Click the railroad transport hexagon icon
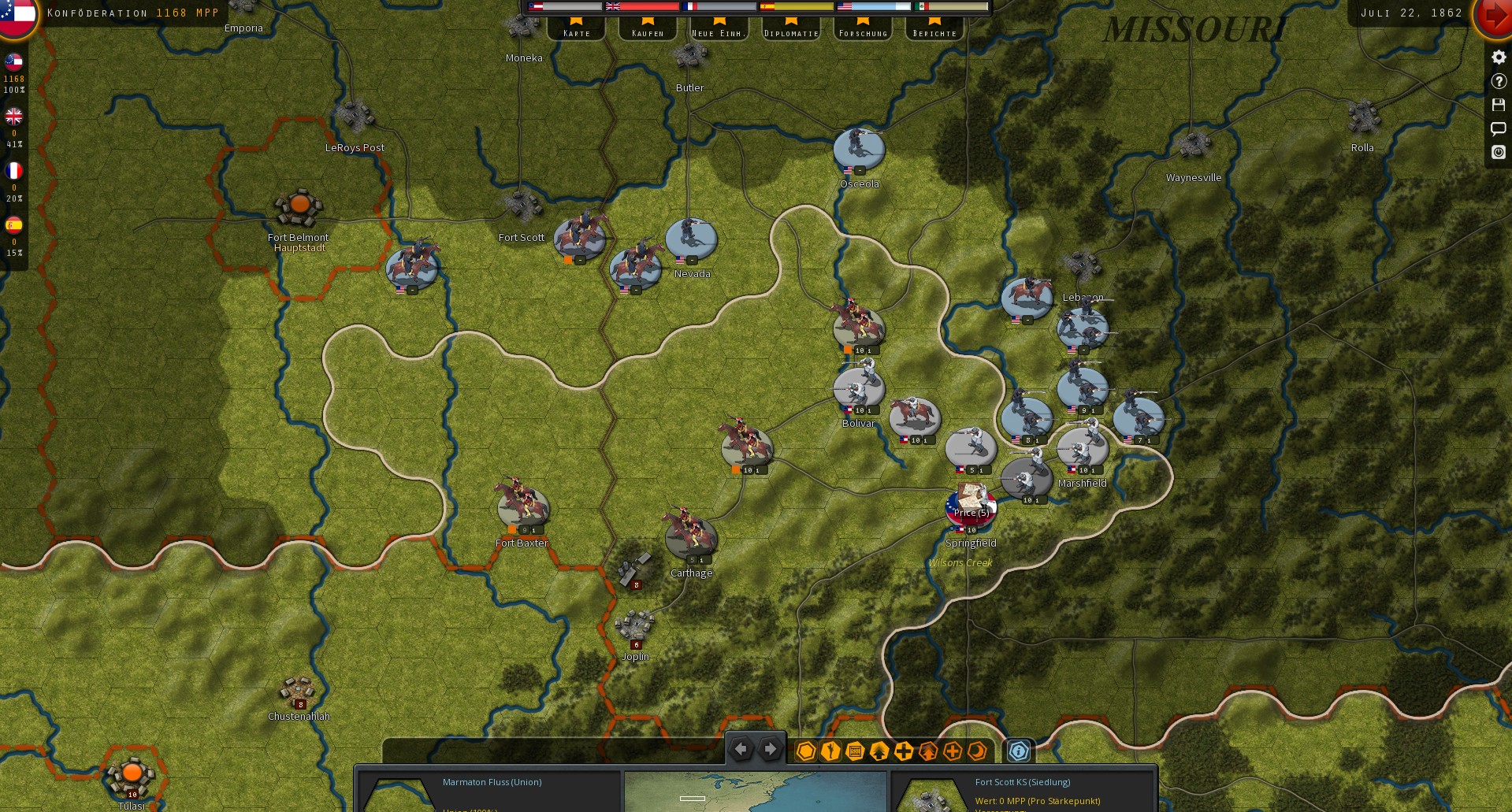 (854, 752)
